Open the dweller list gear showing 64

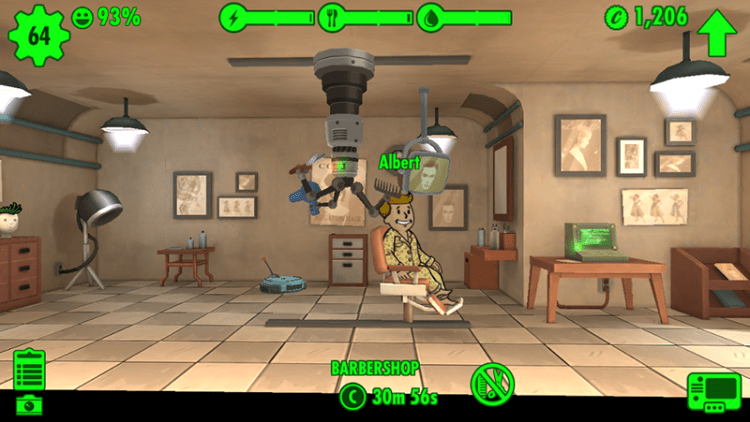click(39, 36)
